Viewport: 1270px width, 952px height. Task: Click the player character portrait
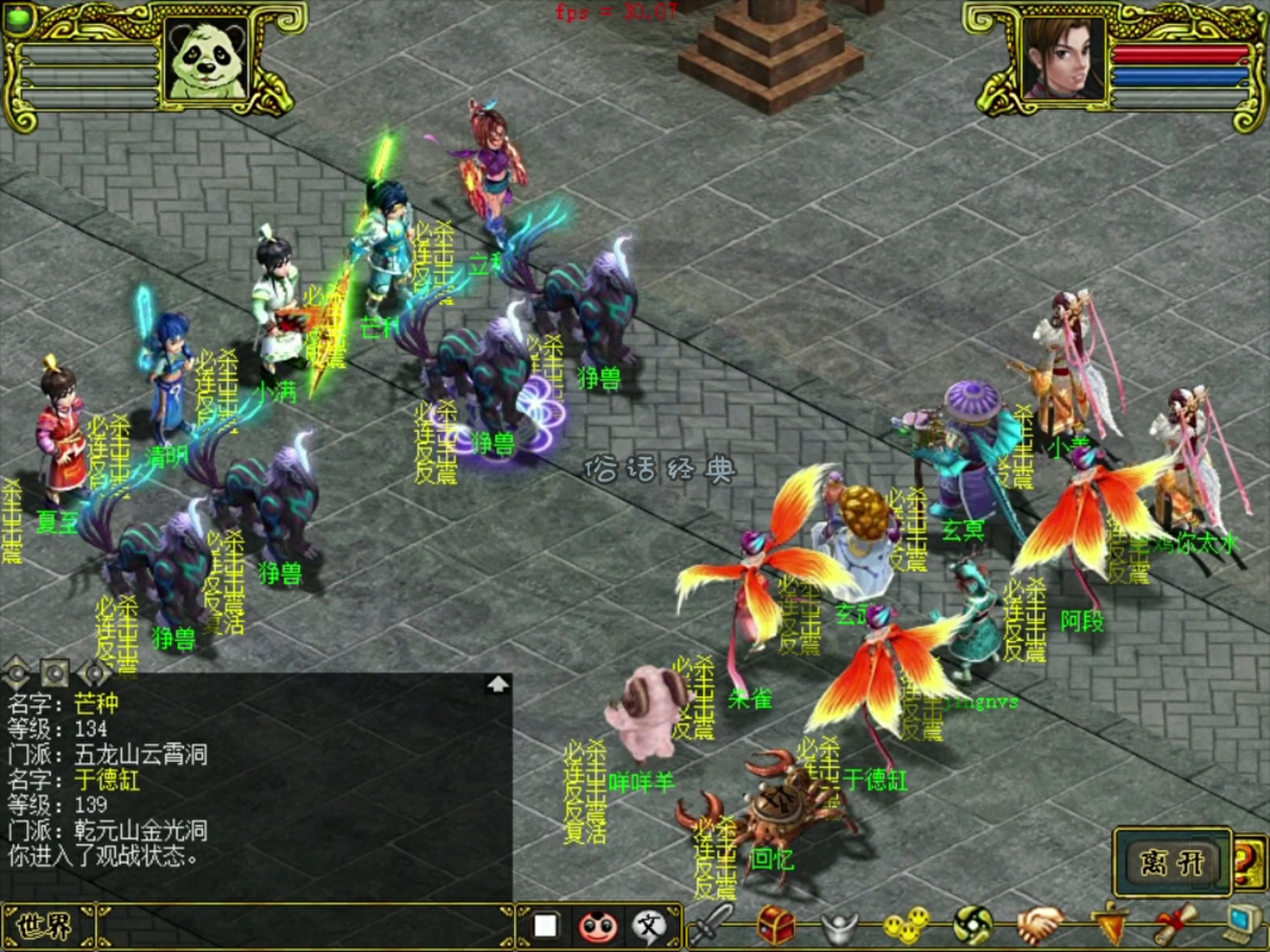click(x=1063, y=59)
